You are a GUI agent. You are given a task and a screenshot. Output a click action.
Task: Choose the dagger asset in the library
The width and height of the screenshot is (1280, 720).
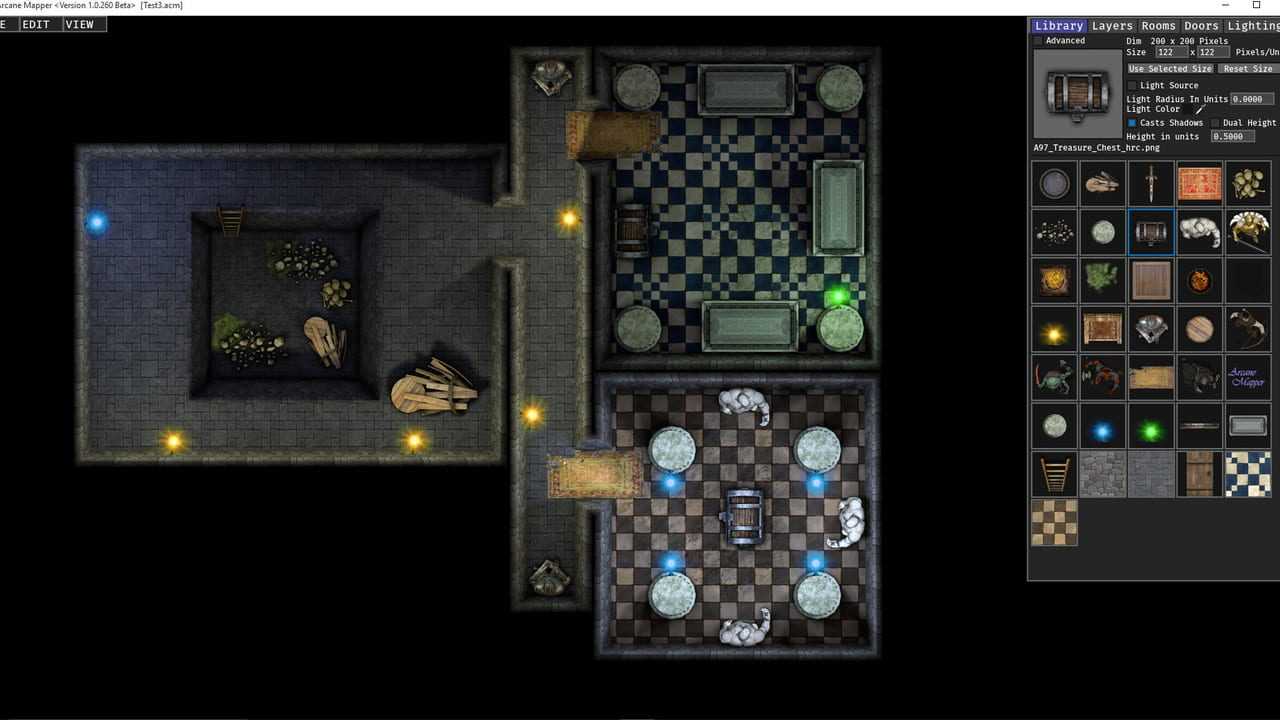coord(1151,183)
